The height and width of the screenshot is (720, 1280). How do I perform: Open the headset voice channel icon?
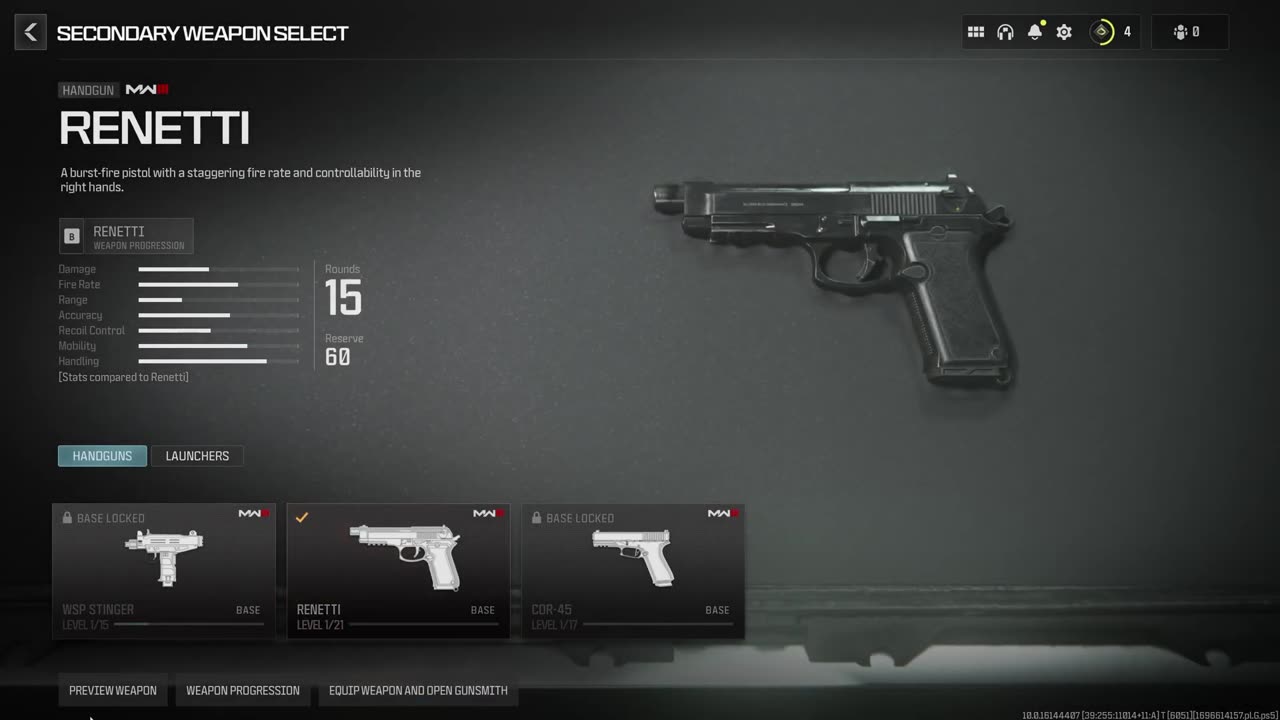pyautogui.click(x=1005, y=32)
